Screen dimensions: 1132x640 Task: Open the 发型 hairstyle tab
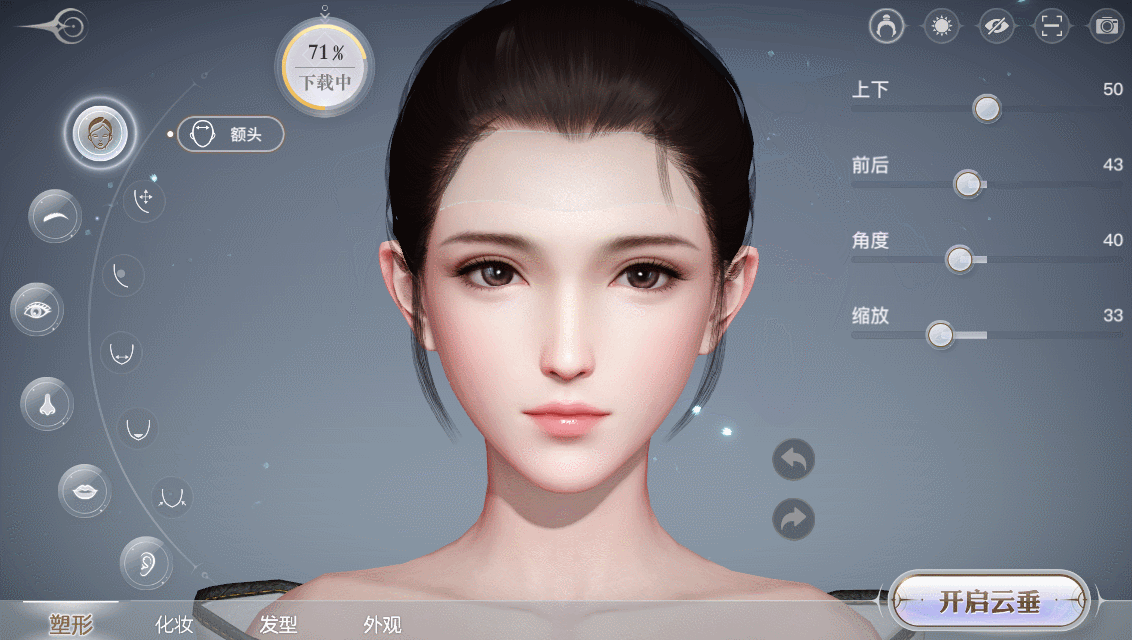pyautogui.click(x=278, y=625)
